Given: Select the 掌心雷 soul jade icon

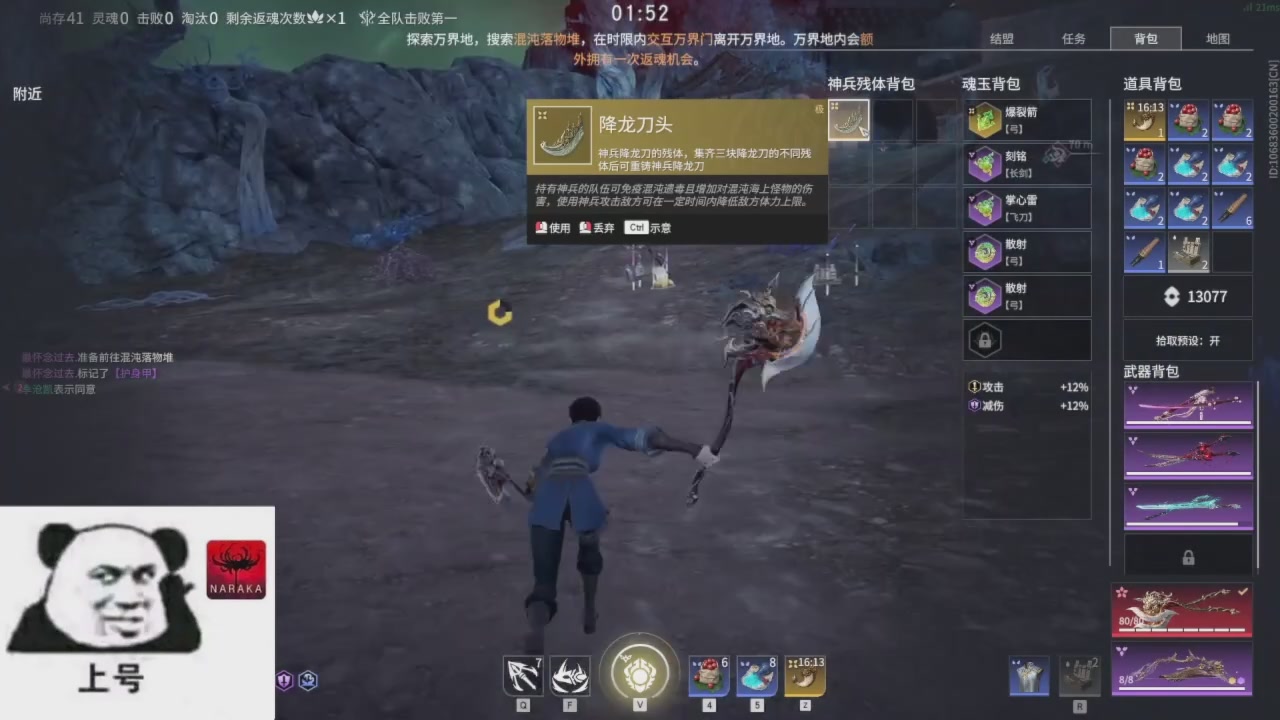Looking at the screenshot, I should tap(985, 207).
